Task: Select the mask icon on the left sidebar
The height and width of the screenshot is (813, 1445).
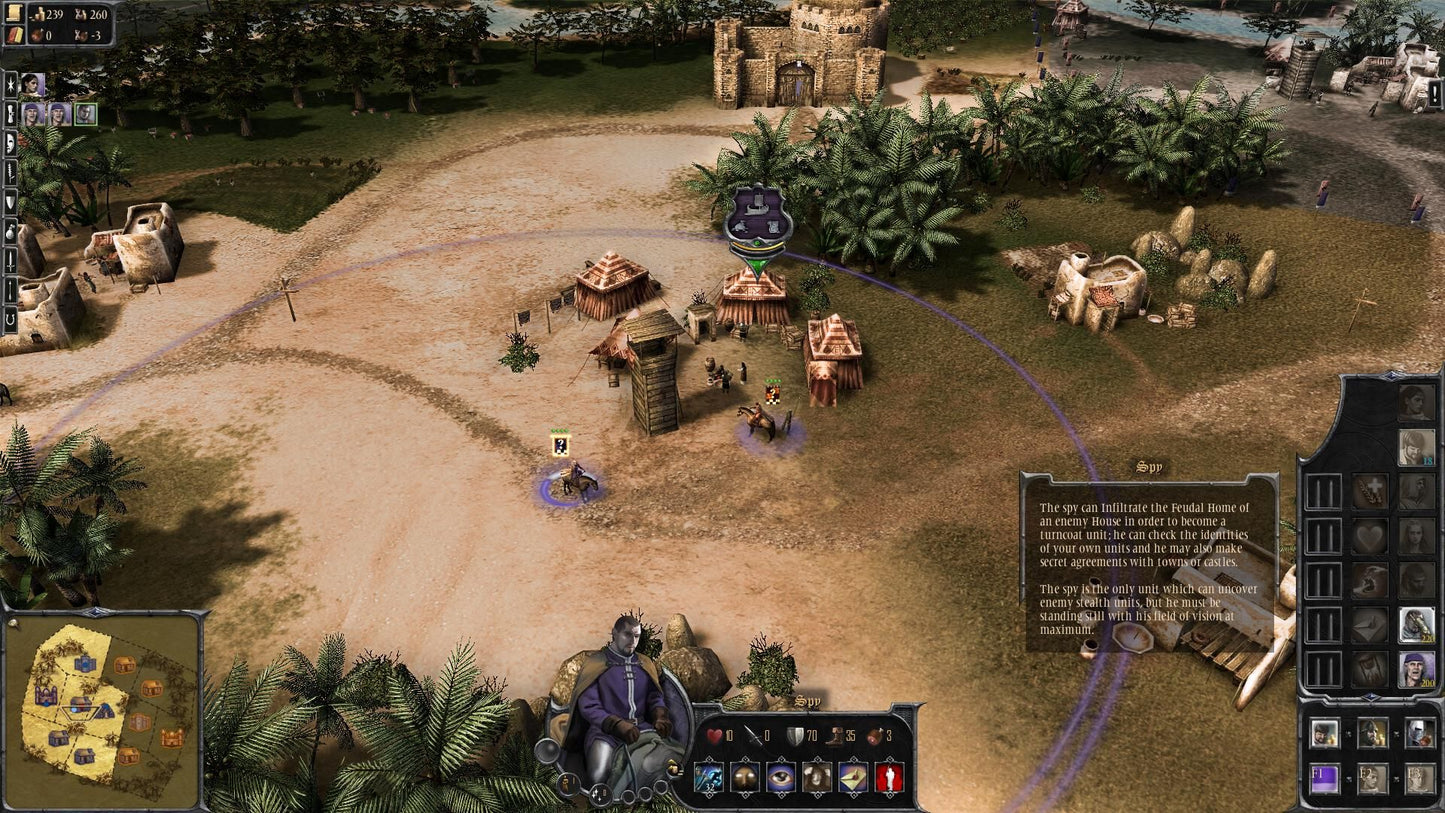Action: click(x=10, y=144)
